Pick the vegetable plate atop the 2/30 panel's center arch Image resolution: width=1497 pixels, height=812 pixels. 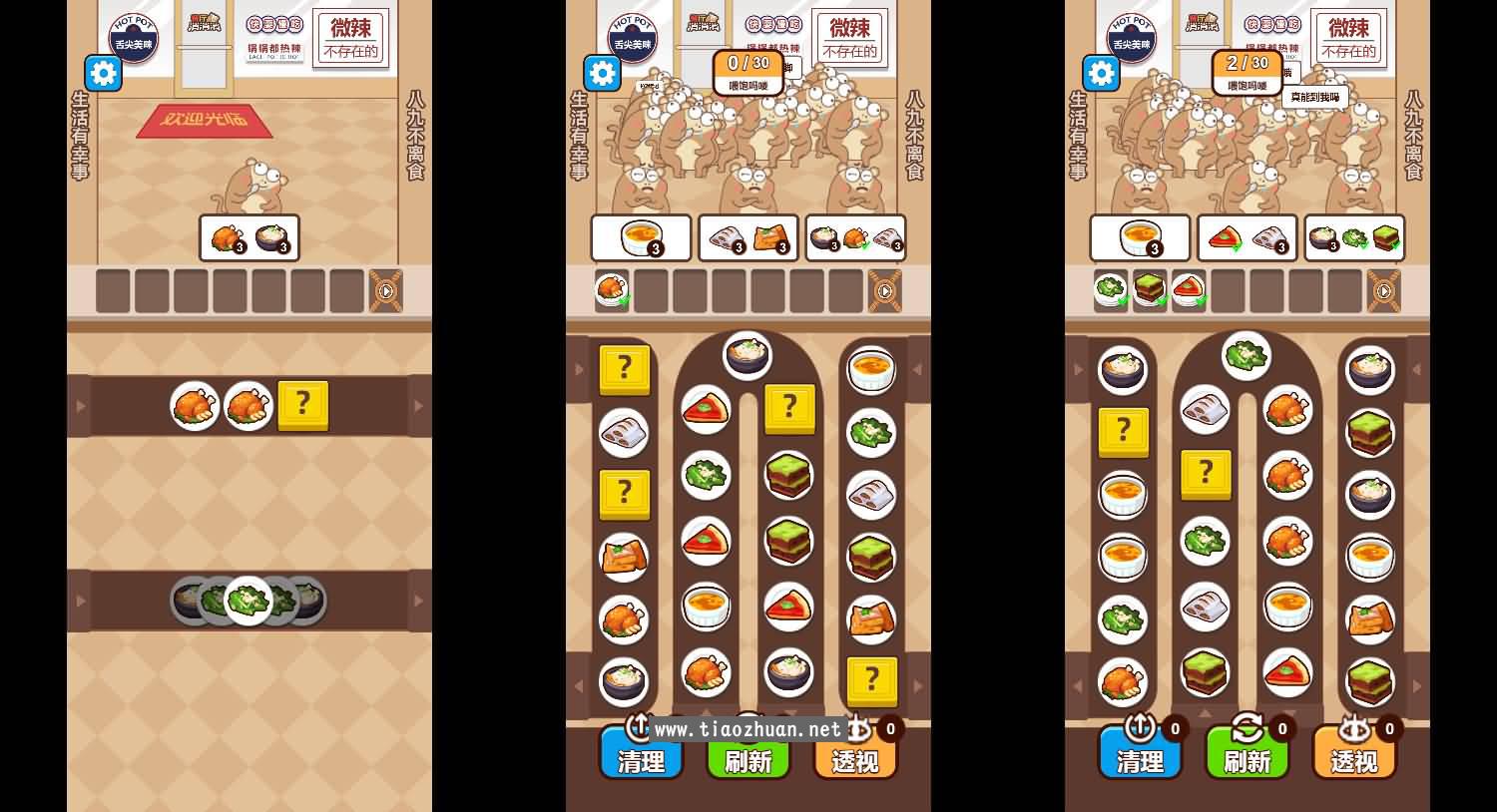coord(1247,354)
